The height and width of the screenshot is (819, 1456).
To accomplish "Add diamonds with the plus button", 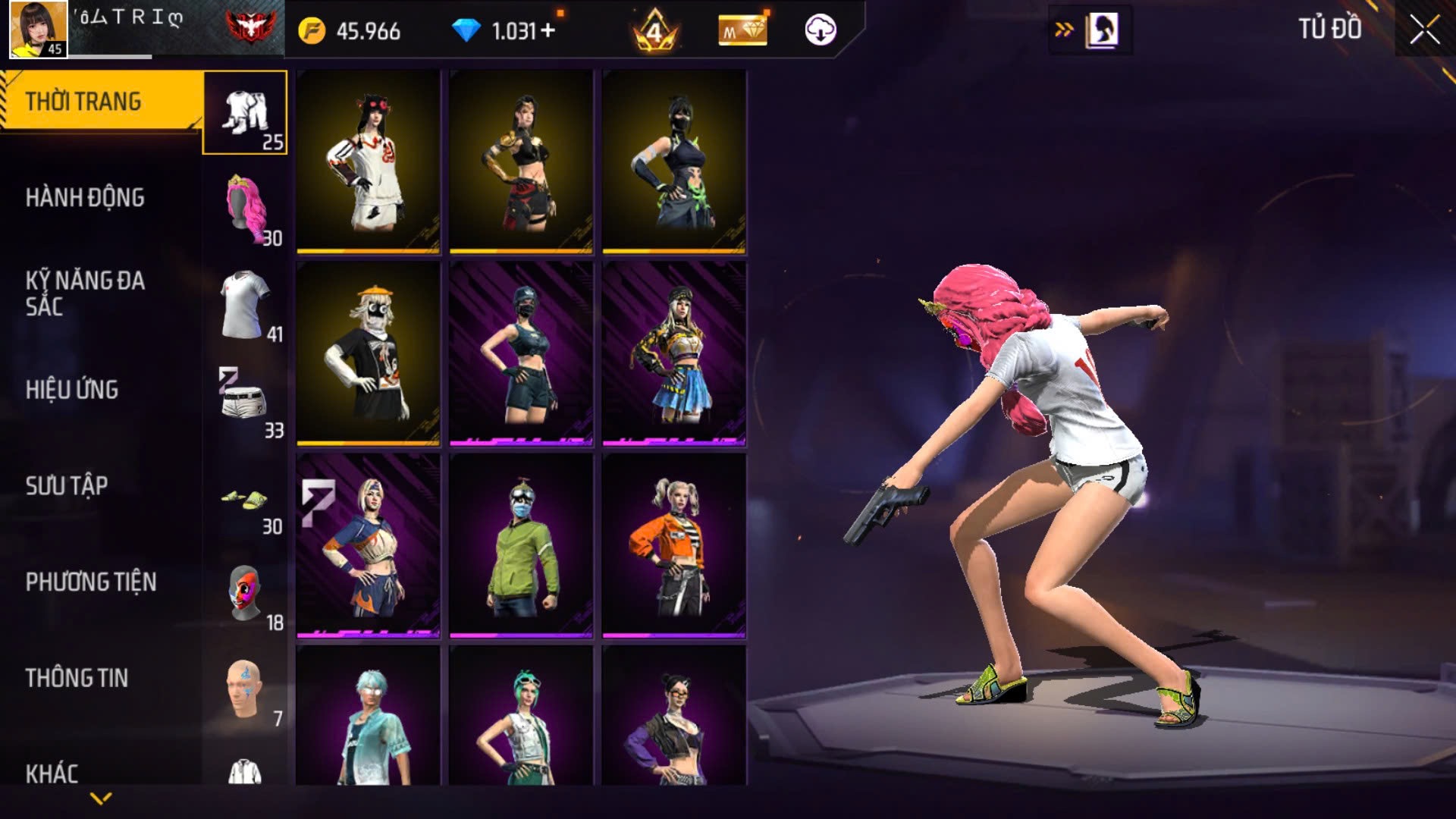I will pyautogui.click(x=548, y=31).
